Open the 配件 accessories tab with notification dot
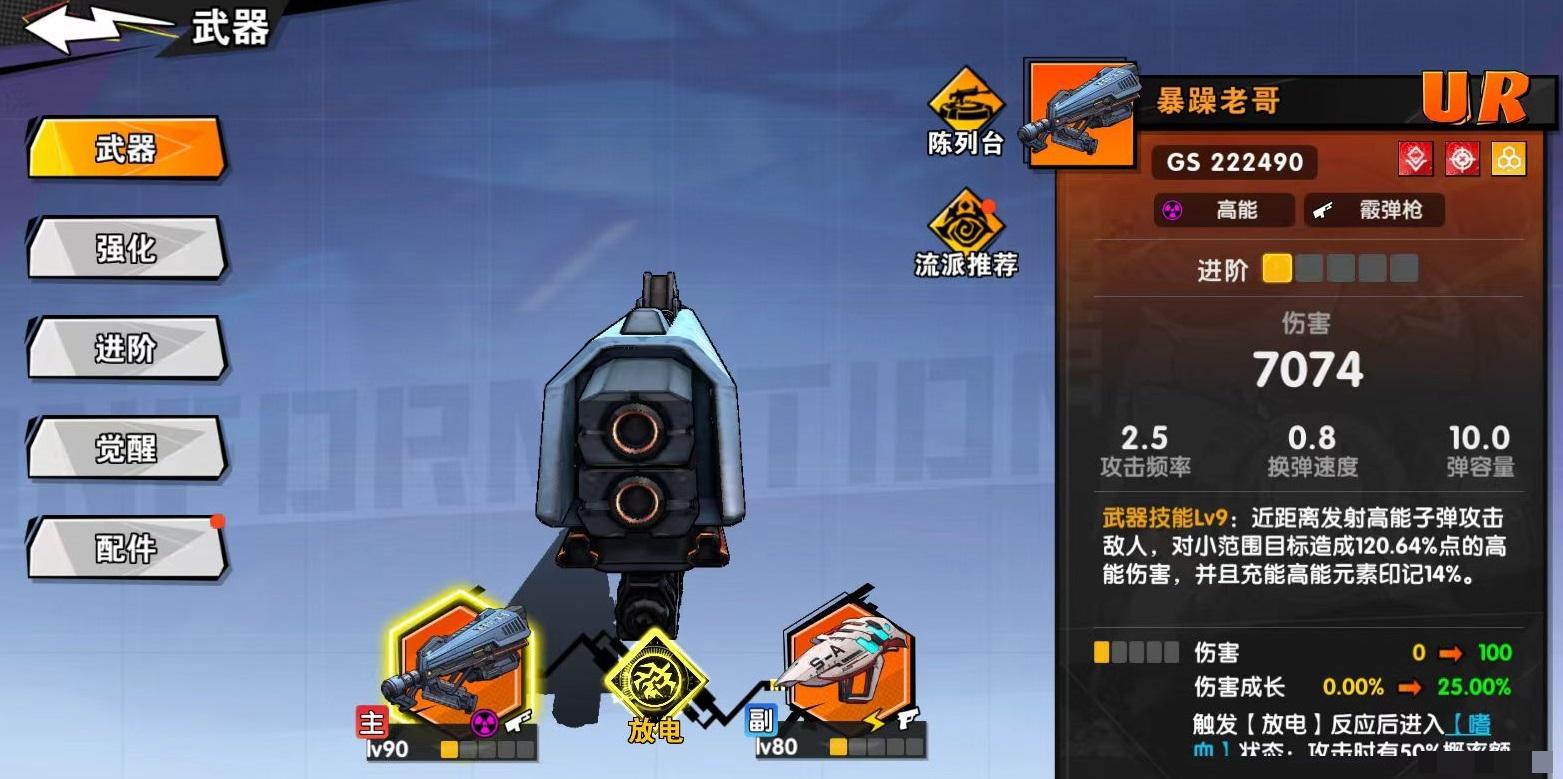This screenshot has width=1563, height=779. click(x=128, y=550)
